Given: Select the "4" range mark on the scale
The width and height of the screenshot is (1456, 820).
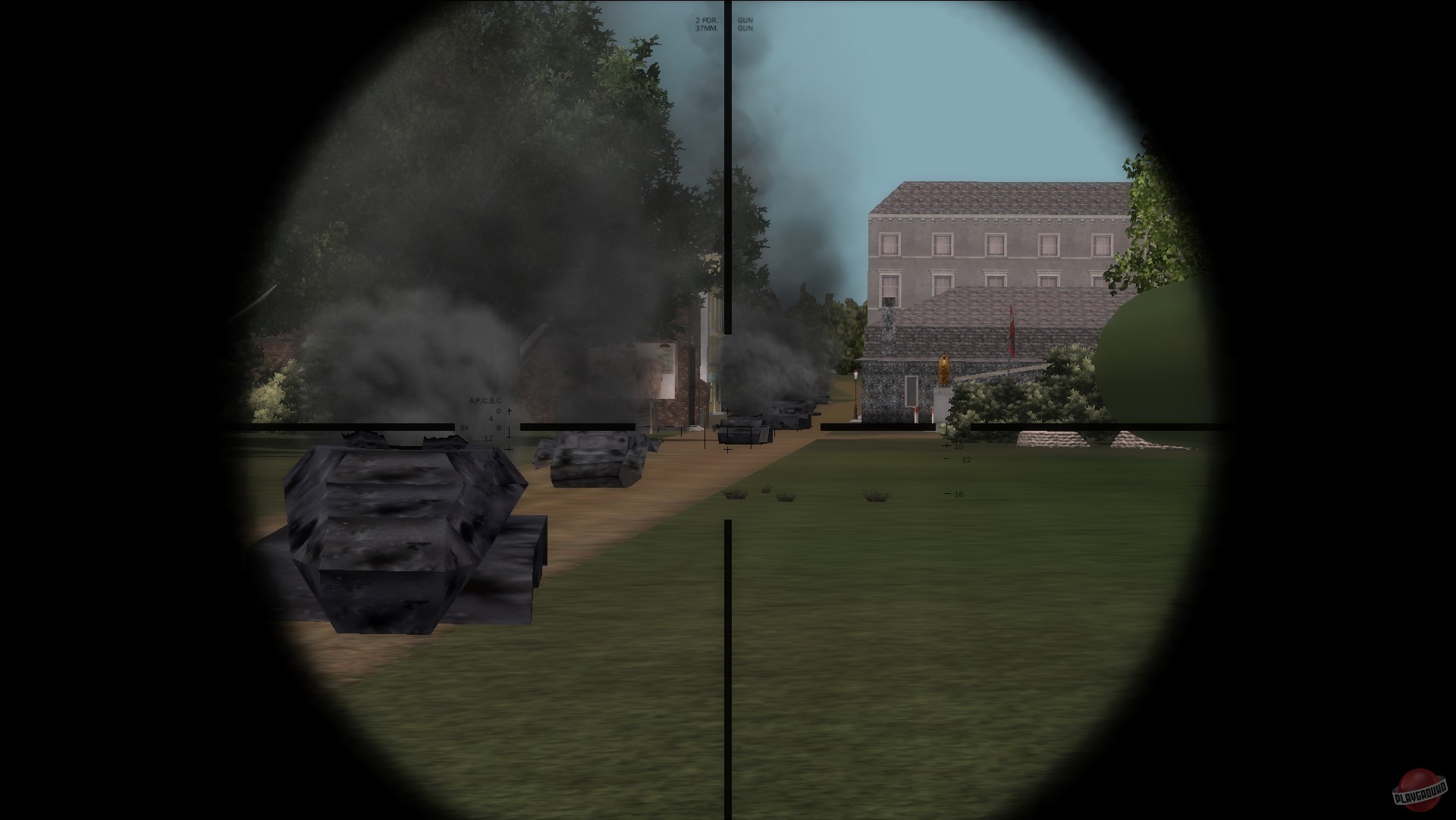Looking at the screenshot, I should (491, 418).
